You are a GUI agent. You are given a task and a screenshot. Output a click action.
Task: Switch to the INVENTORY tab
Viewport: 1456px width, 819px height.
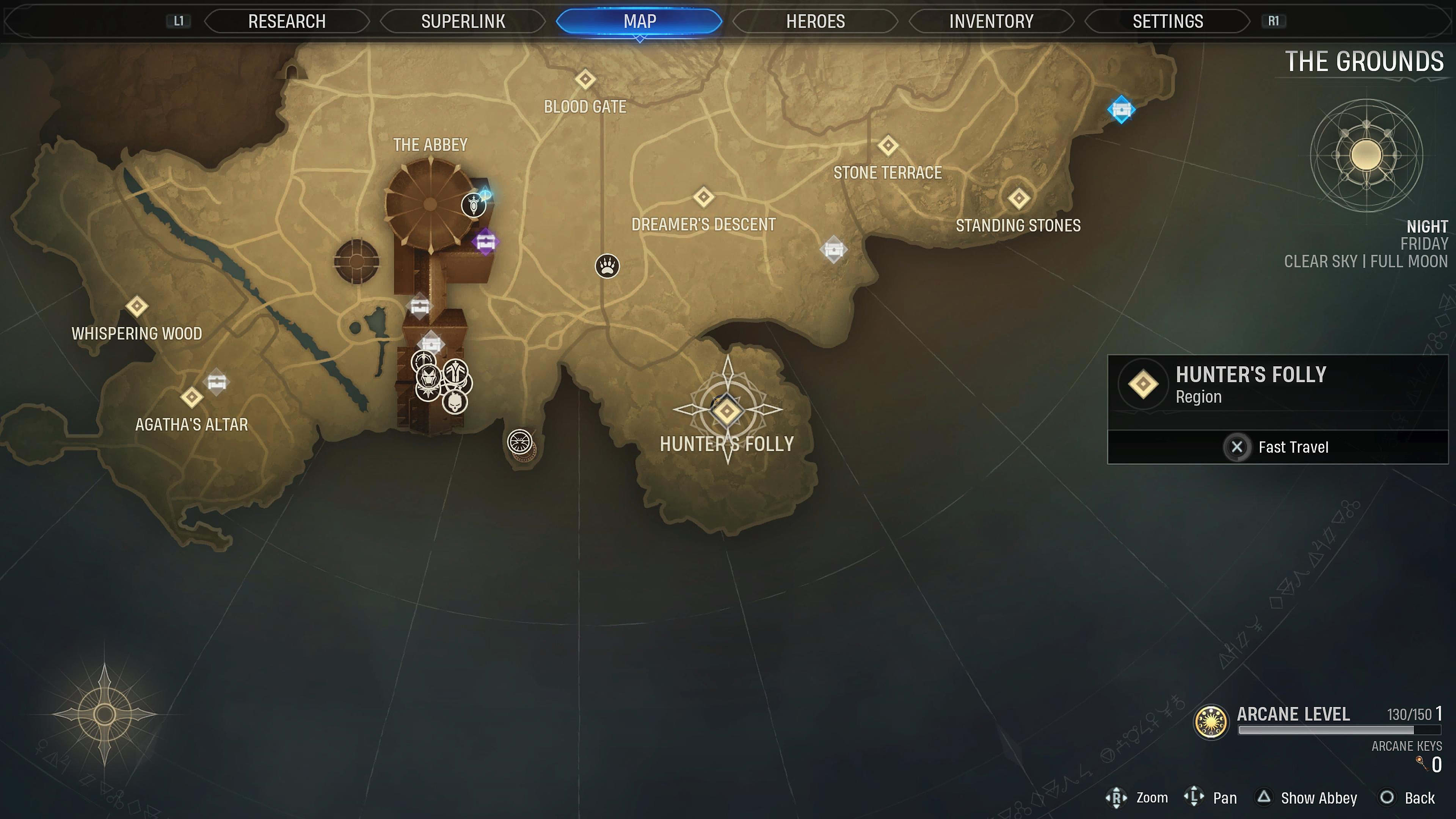[x=990, y=22]
